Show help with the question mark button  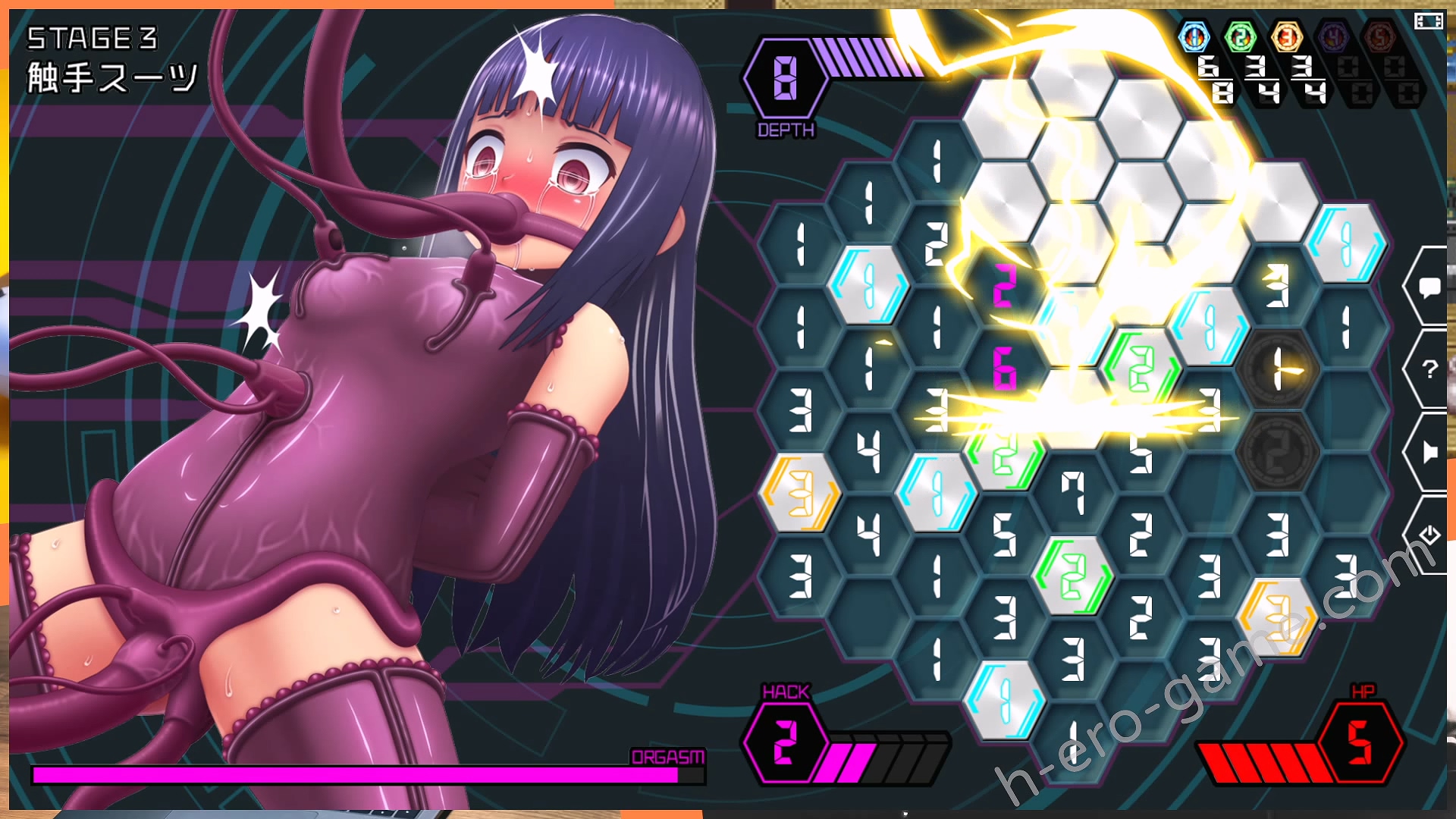tap(1429, 369)
